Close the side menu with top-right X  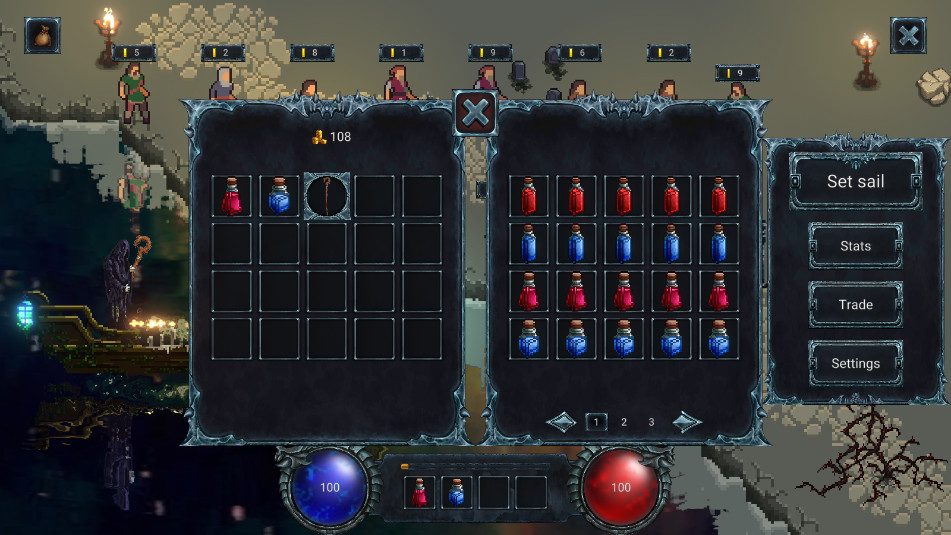(908, 36)
